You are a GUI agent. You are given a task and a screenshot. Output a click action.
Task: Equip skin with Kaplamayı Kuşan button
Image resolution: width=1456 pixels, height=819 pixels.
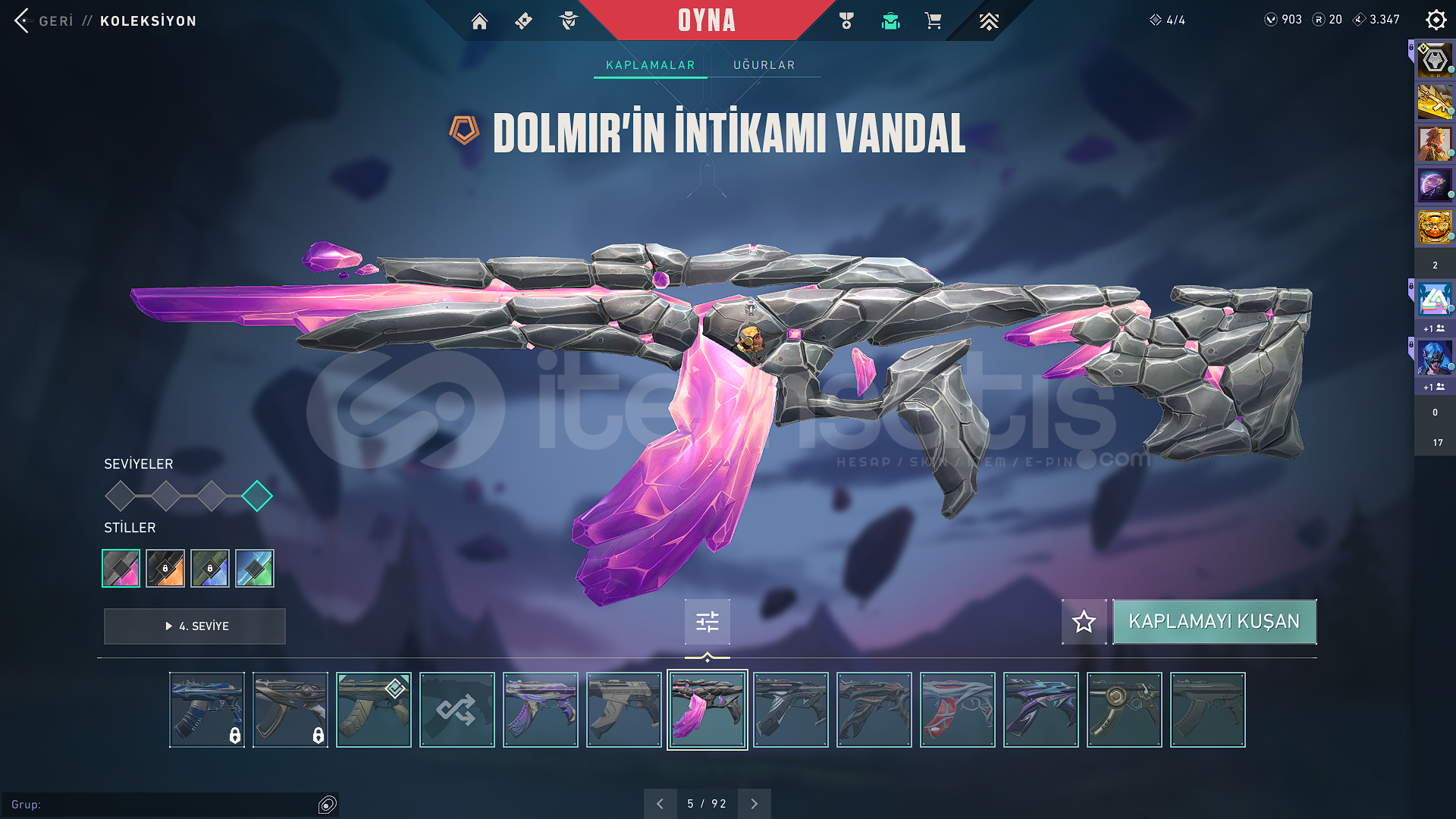[1214, 622]
